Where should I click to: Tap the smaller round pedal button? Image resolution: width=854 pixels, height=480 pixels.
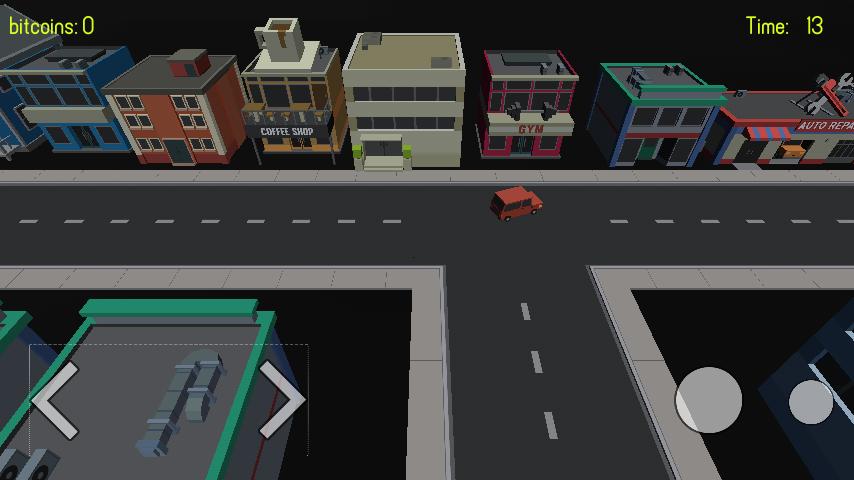click(x=810, y=402)
